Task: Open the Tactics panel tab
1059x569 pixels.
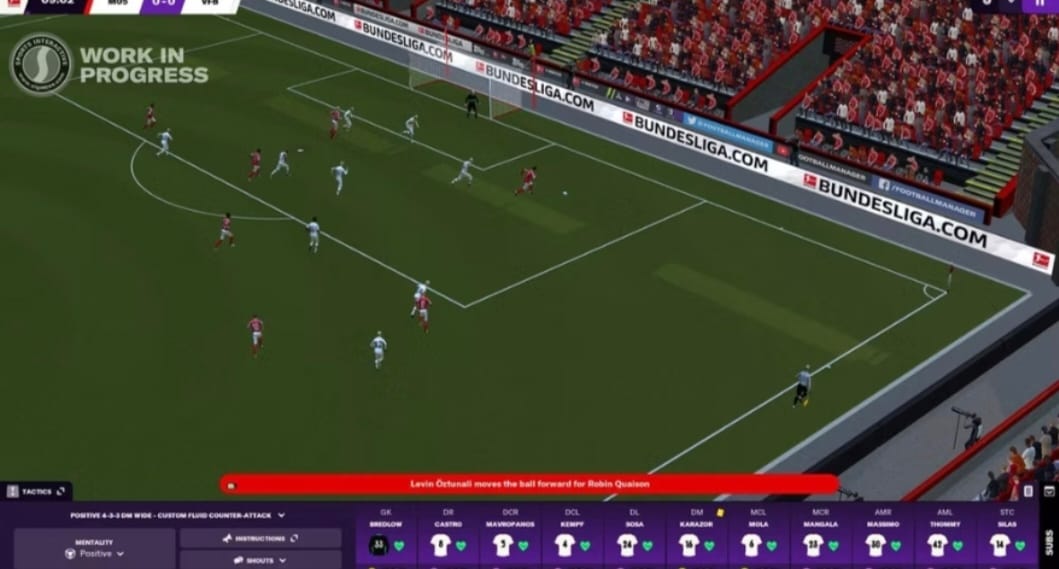Action: click(36, 491)
